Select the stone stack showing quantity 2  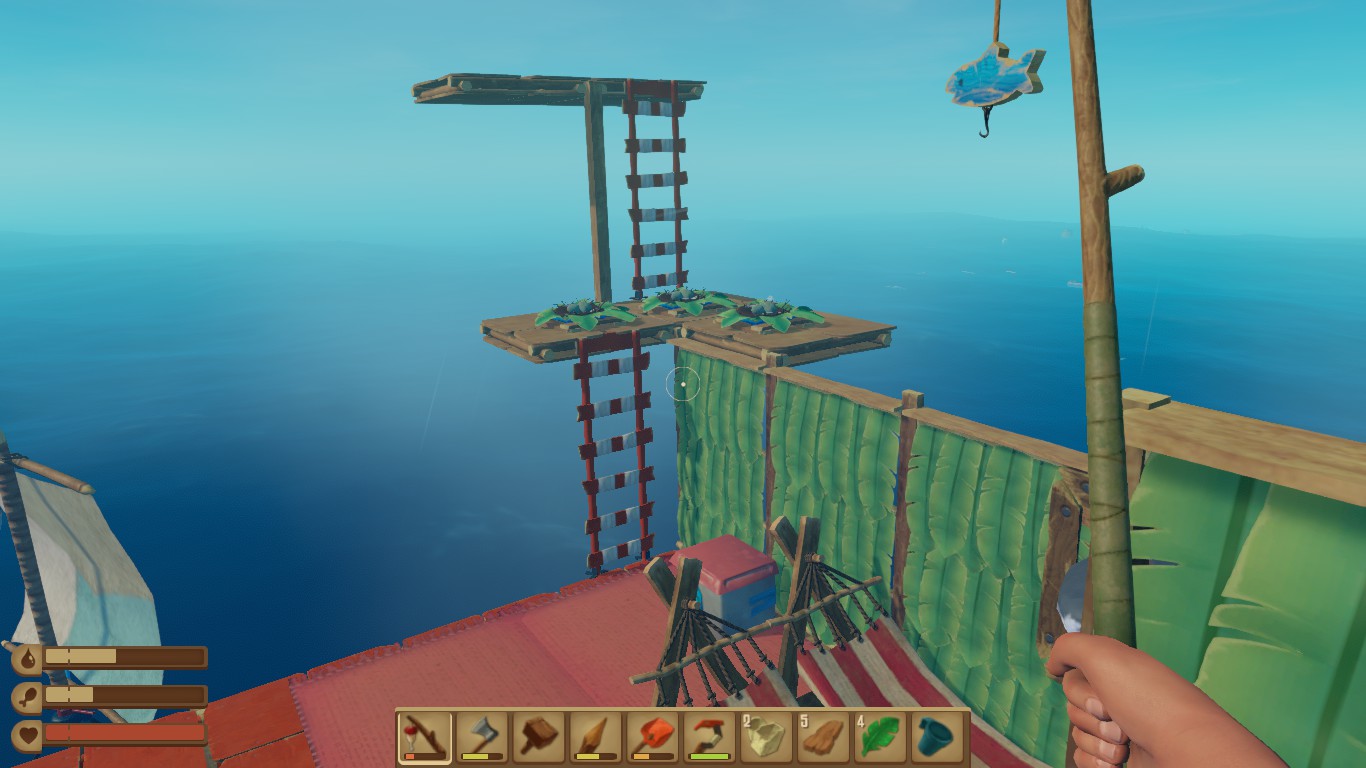pyautogui.click(x=765, y=737)
